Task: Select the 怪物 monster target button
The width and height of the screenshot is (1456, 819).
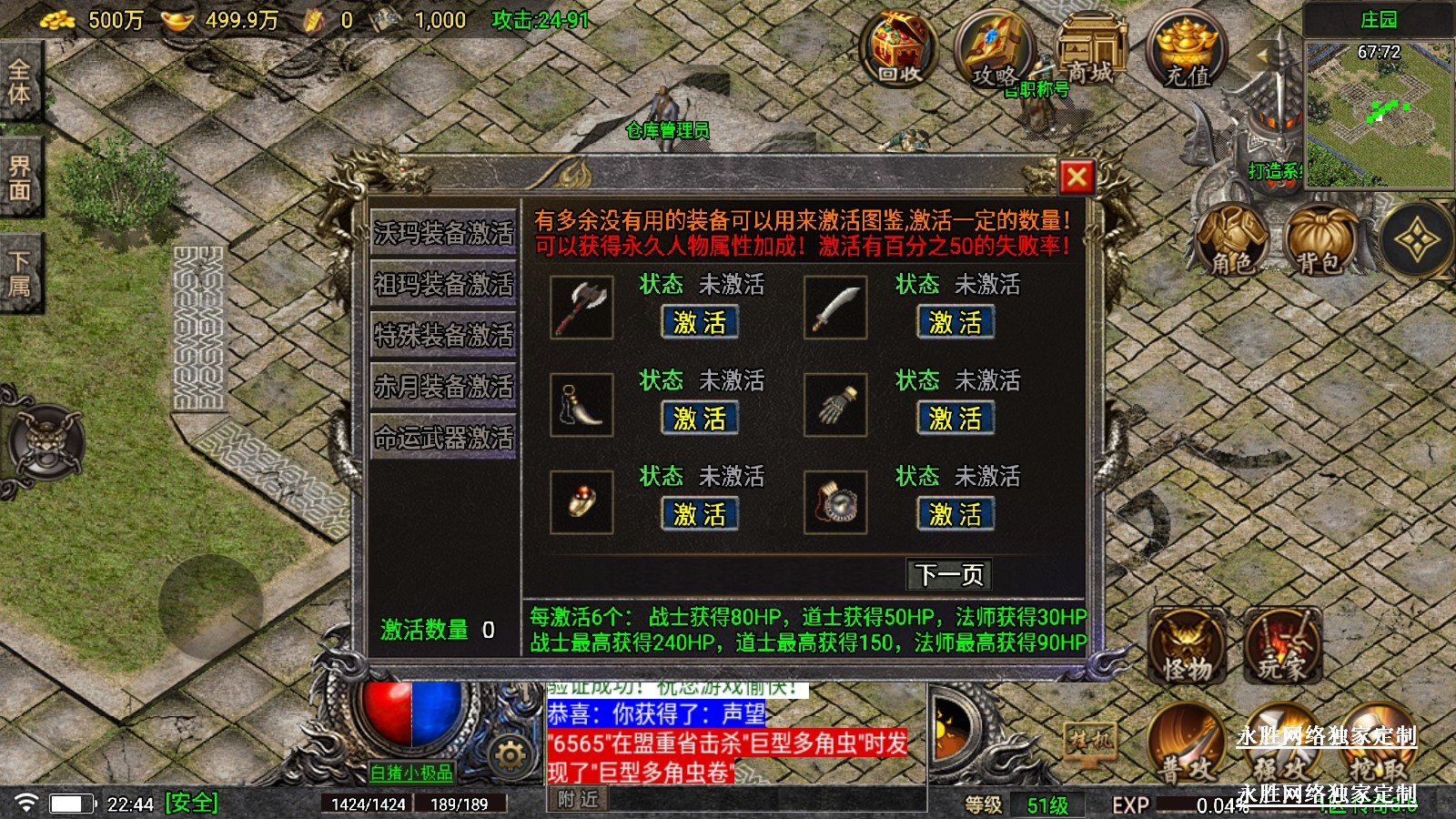Action: click(1187, 647)
